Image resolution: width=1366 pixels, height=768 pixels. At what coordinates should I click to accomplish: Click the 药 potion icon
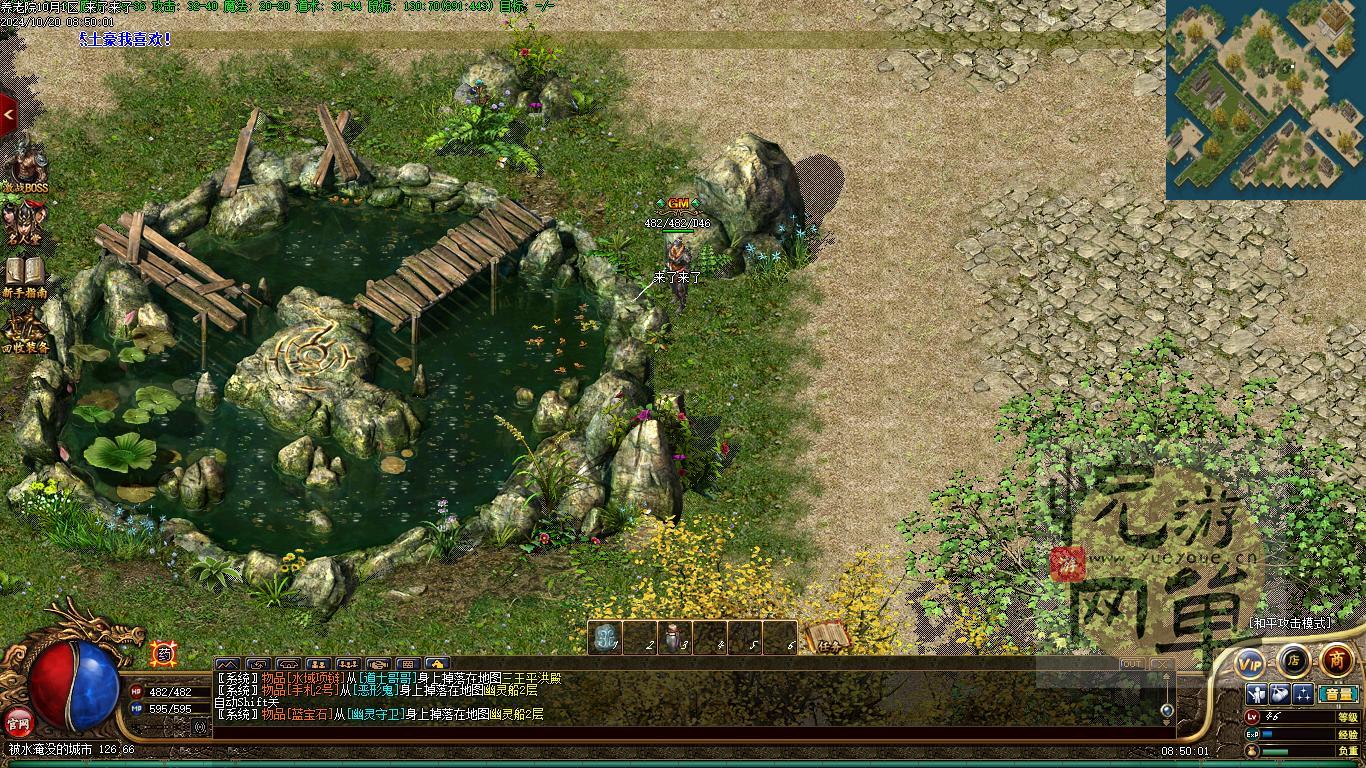(162, 654)
